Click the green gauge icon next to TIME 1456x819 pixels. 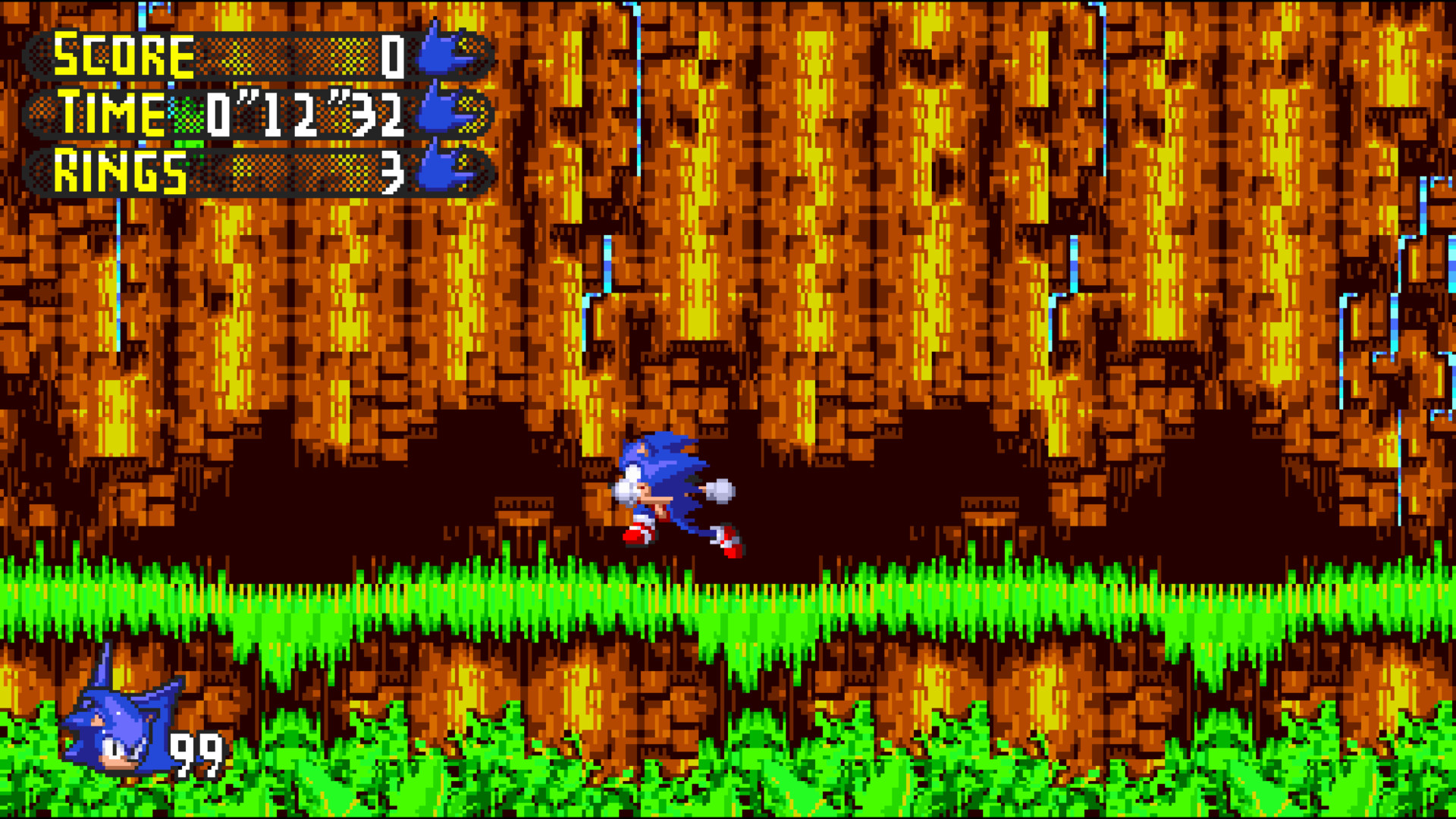(187, 115)
